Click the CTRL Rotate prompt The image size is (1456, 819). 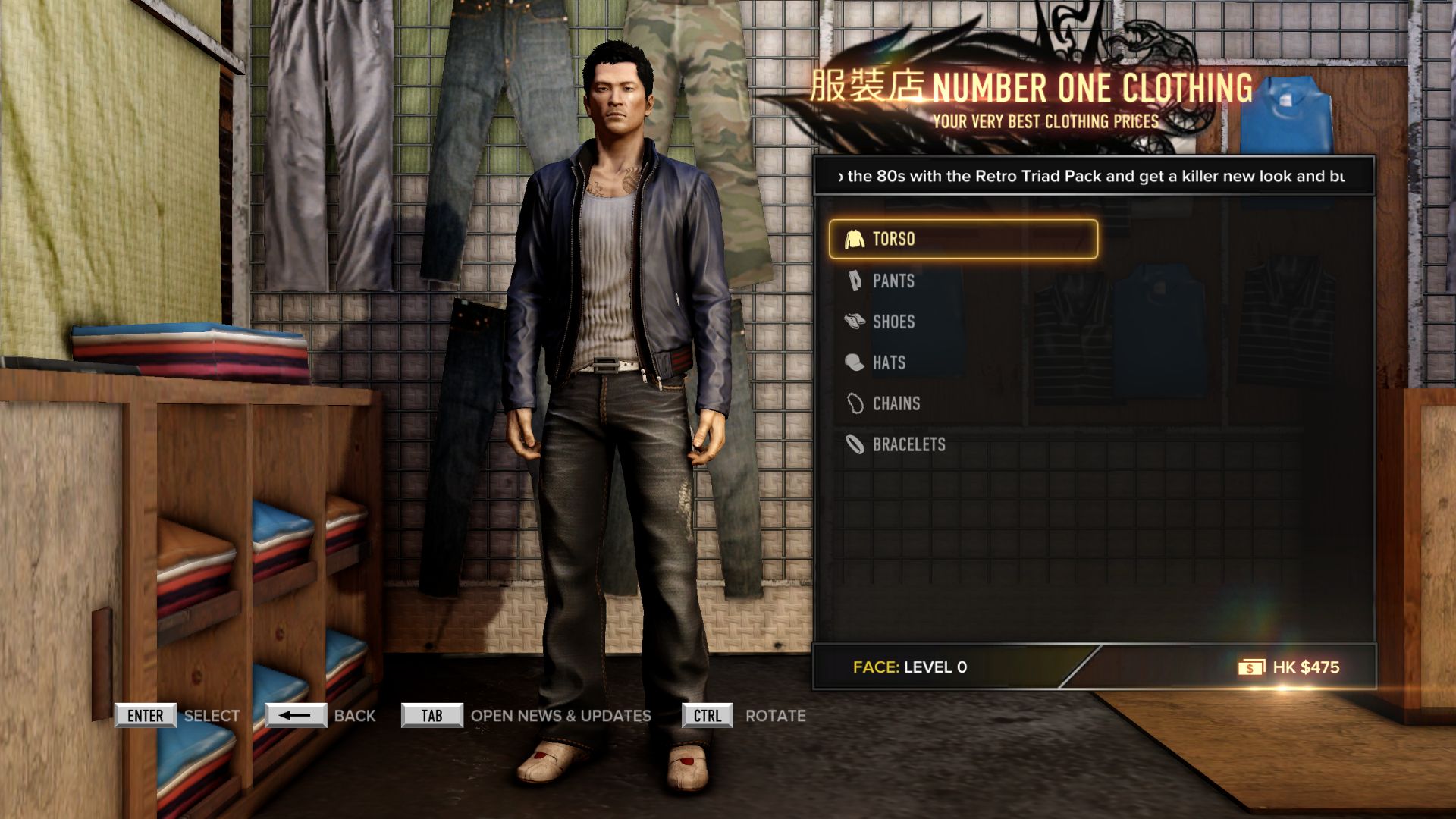pyautogui.click(x=707, y=714)
